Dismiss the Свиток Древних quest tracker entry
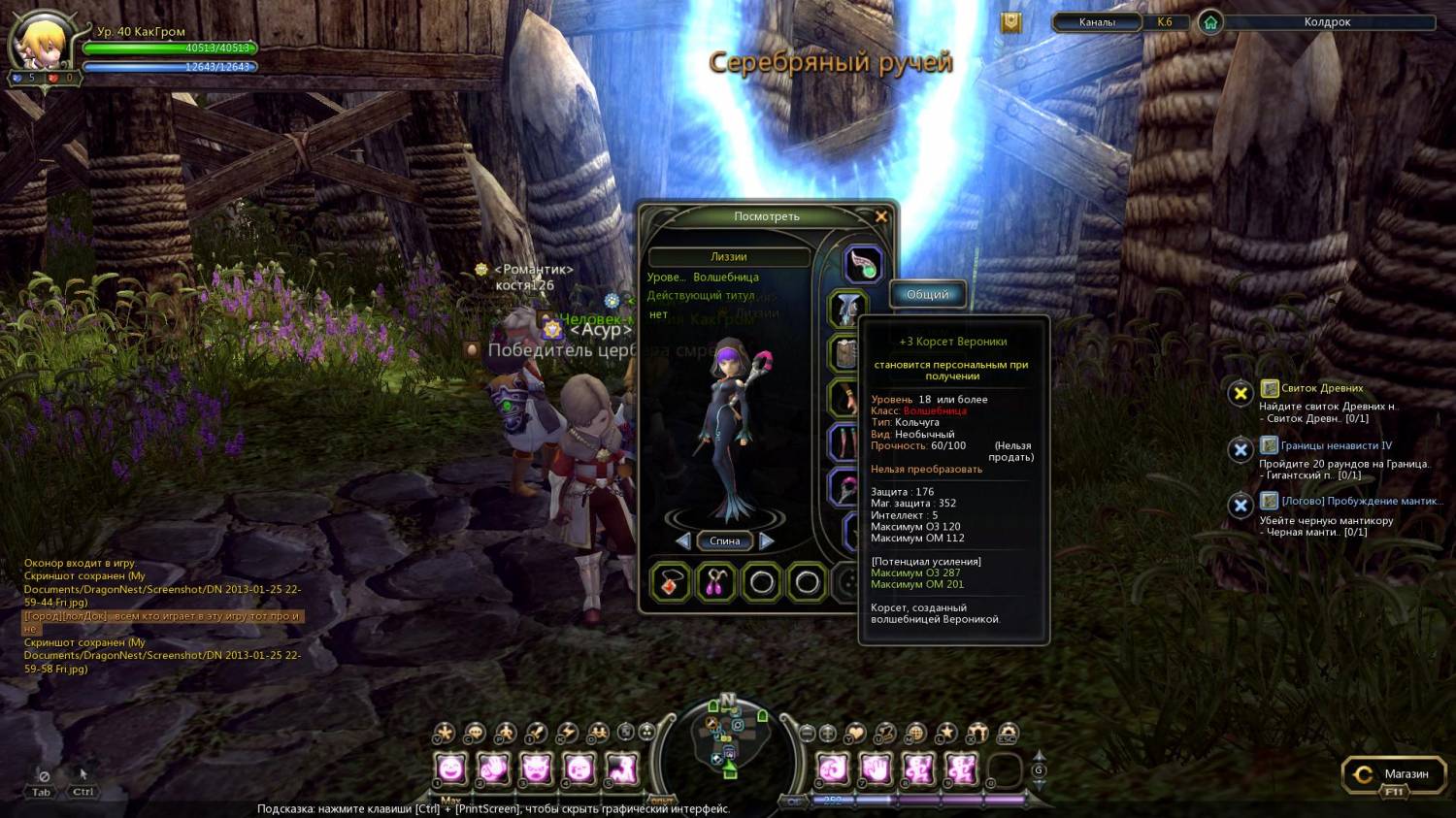1456x818 pixels. coord(1240,393)
